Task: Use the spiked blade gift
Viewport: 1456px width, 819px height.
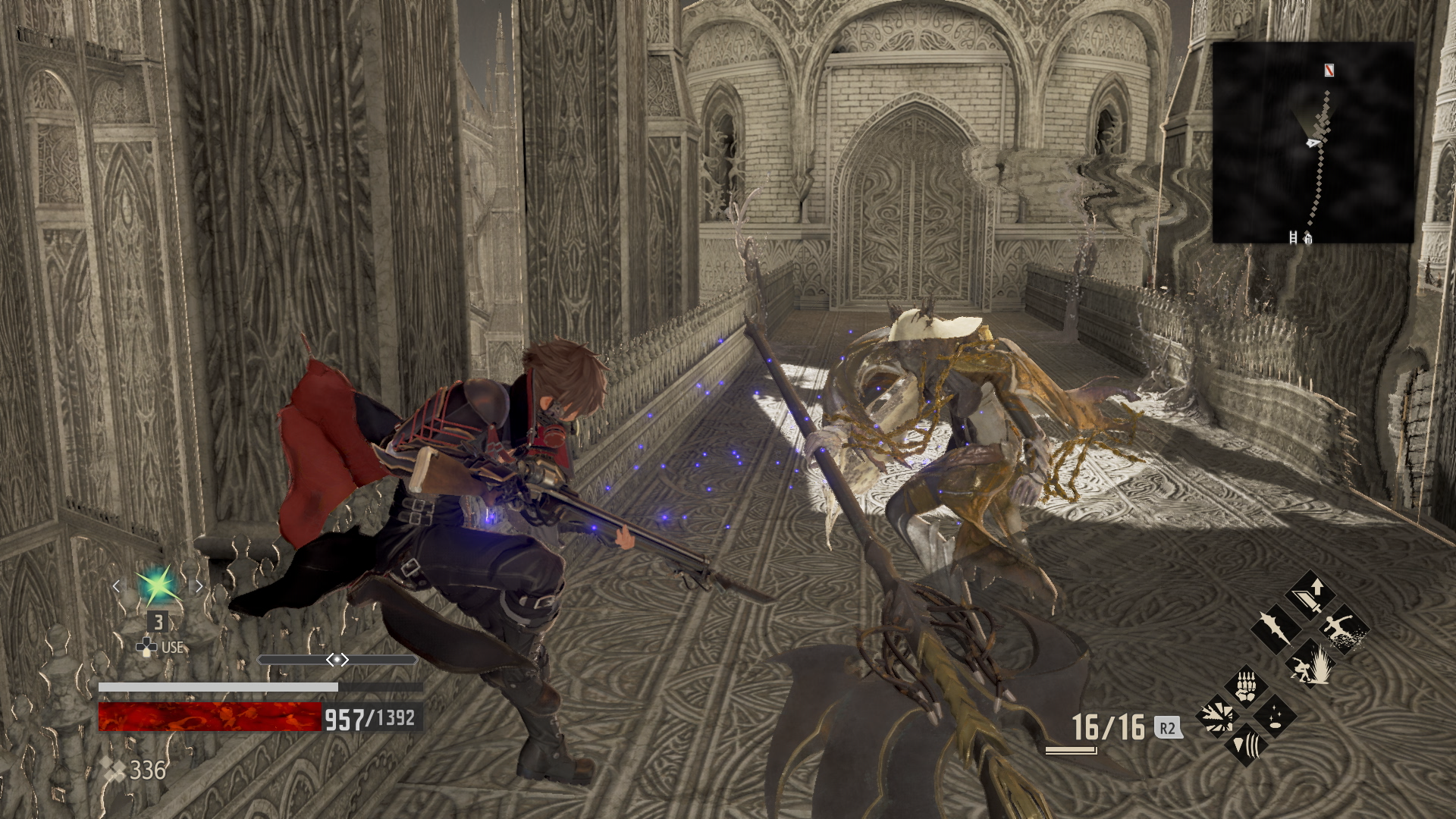Action: (1275, 629)
